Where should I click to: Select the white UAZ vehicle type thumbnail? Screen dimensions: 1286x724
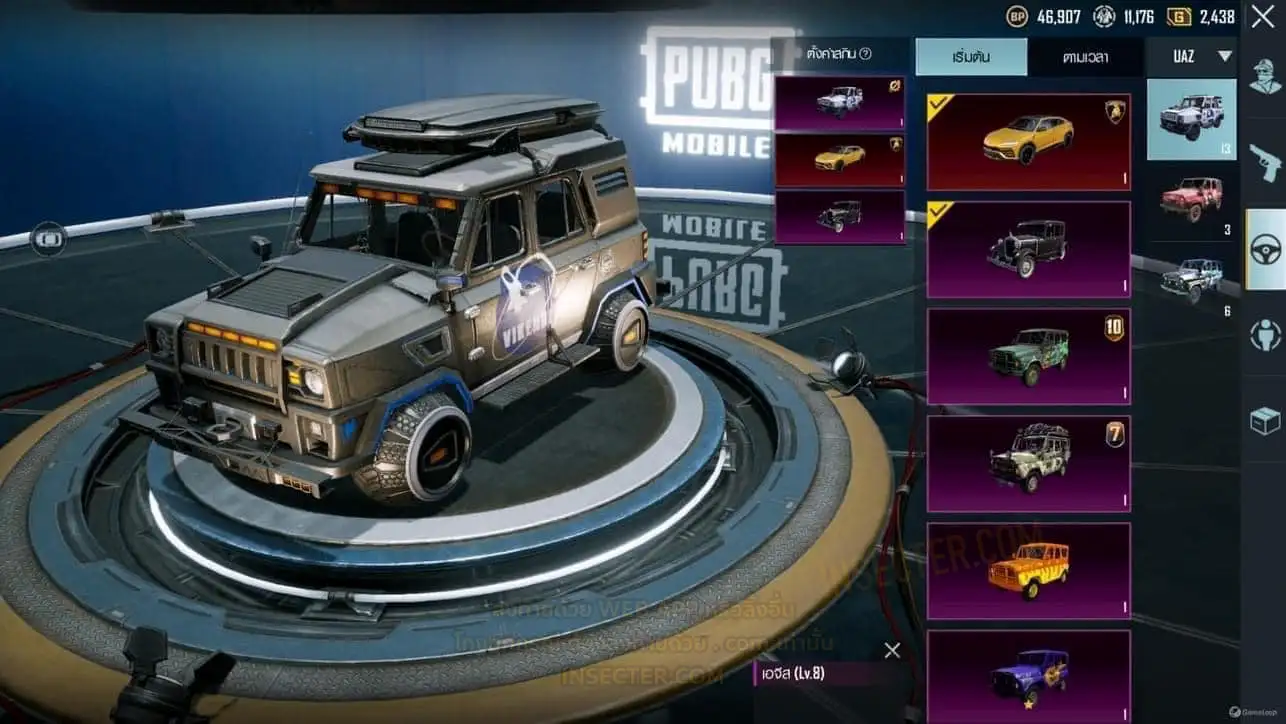1191,119
